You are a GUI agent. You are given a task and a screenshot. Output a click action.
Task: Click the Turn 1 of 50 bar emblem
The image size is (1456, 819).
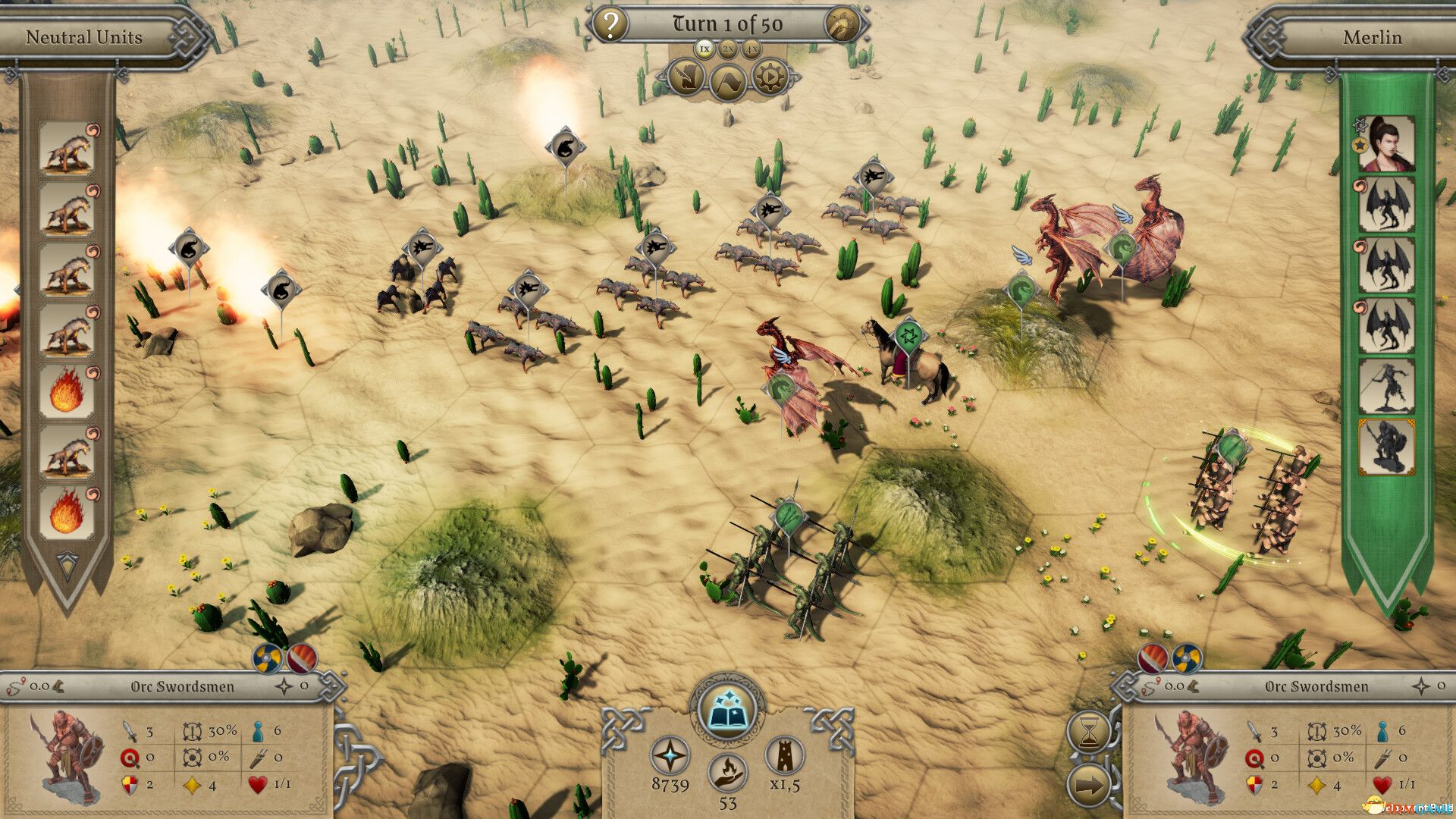tap(847, 23)
